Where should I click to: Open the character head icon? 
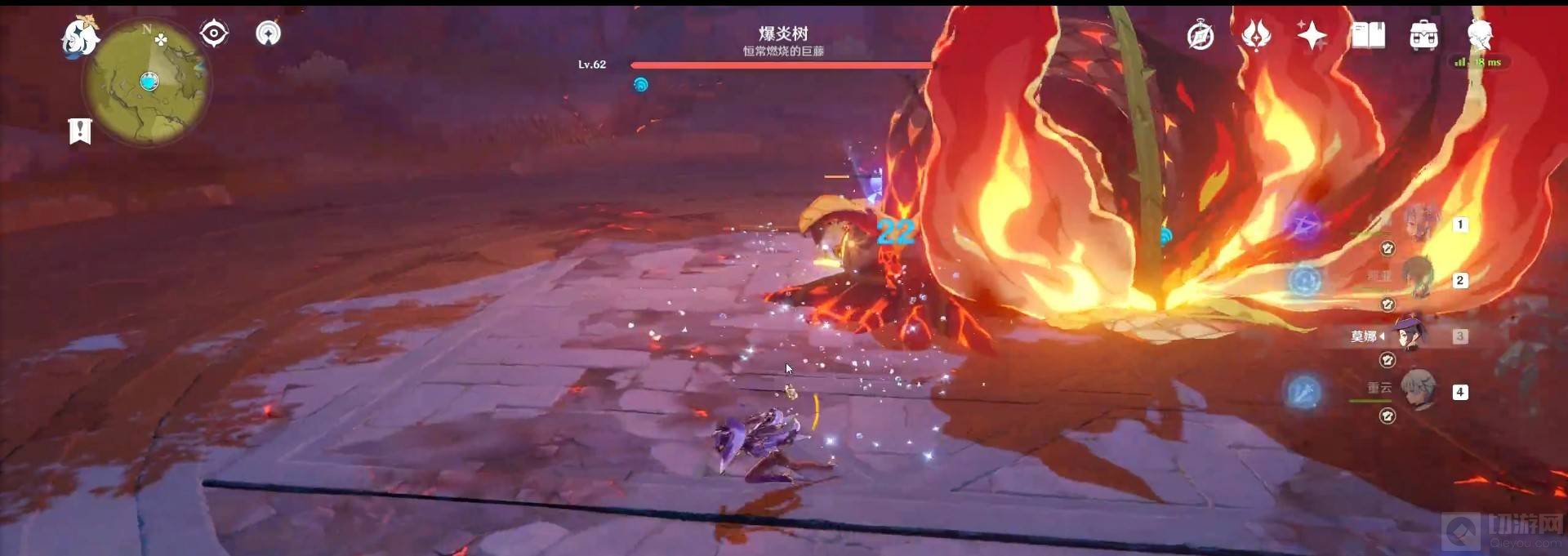point(1480,36)
